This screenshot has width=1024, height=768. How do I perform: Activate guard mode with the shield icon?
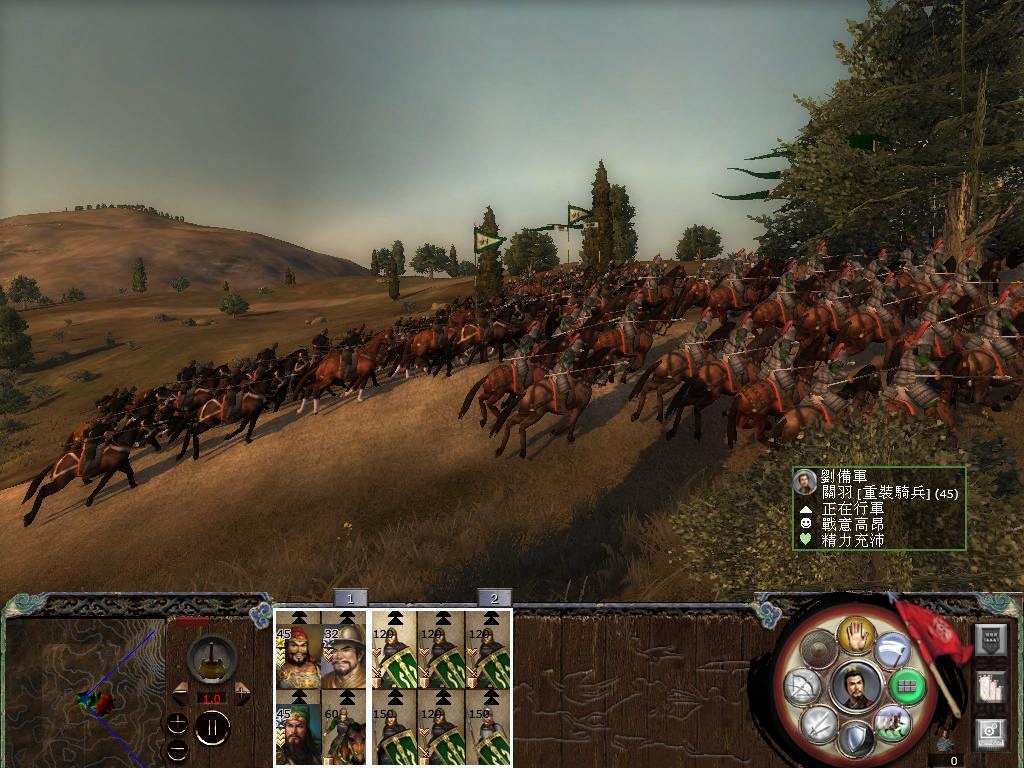click(856, 741)
